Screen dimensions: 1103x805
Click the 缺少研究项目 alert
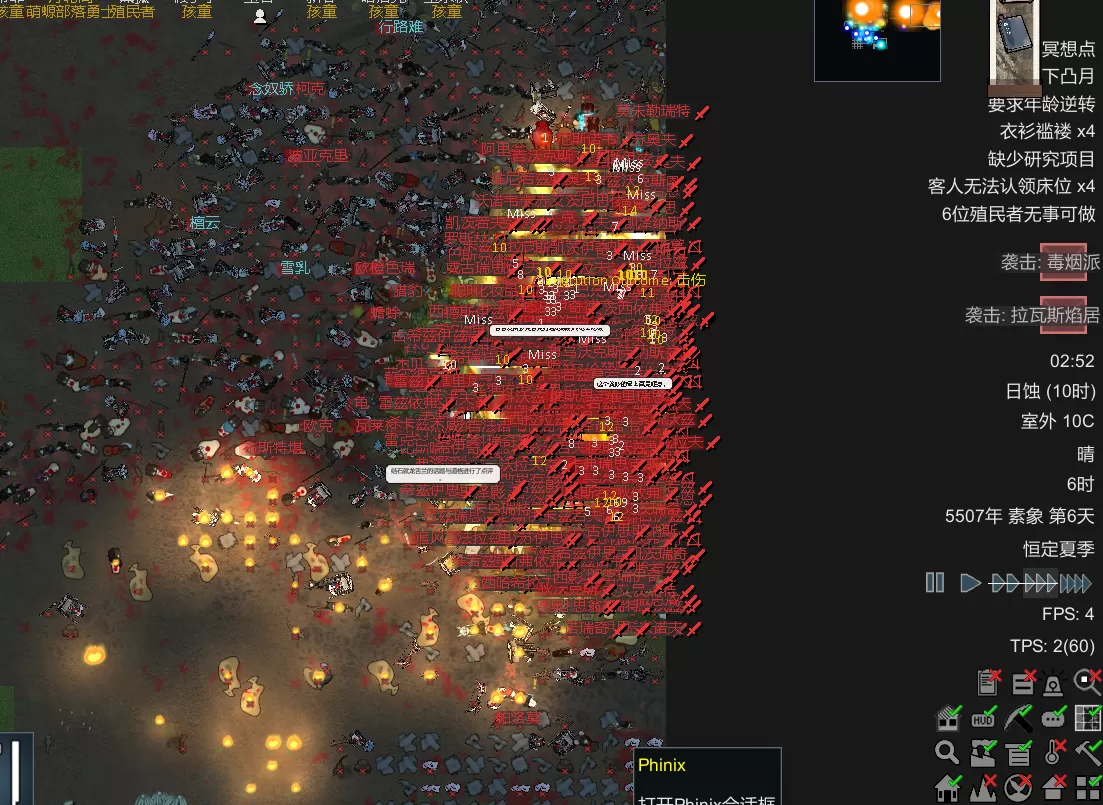point(1041,158)
